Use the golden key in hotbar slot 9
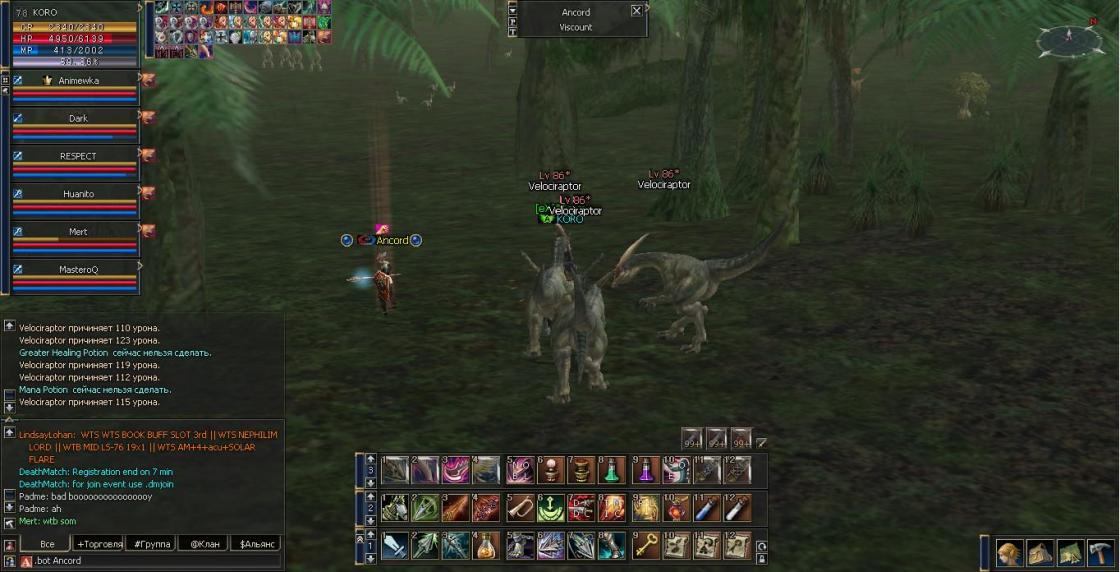 [645, 545]
